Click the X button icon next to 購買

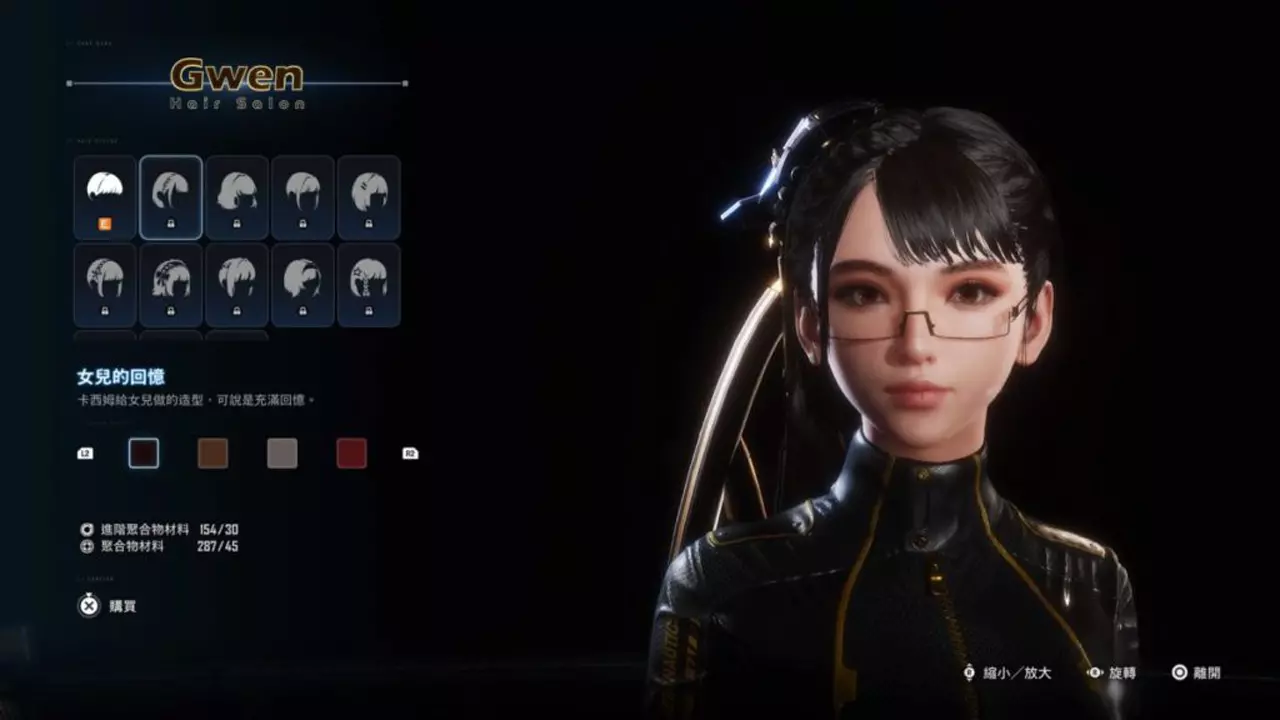tap(88, 606)
